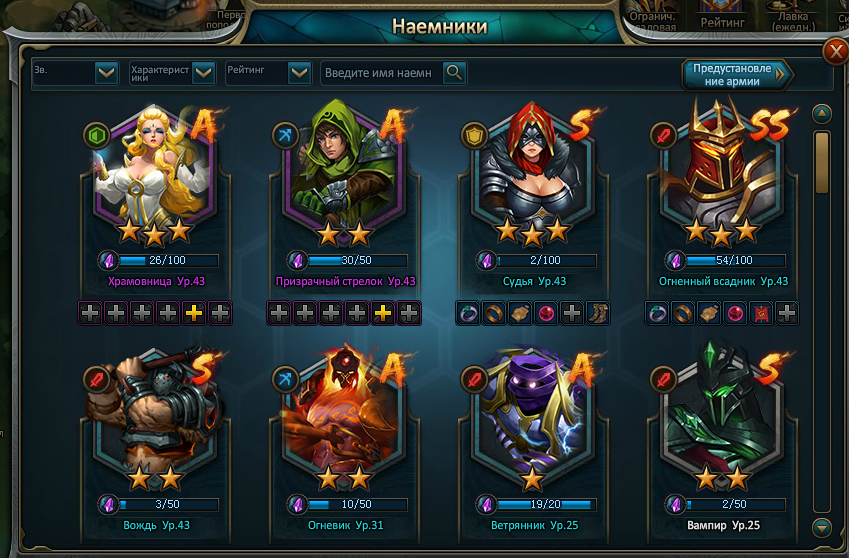Open Предустановление армии
Screen dimensions: 849x558
tap(736, 74)
